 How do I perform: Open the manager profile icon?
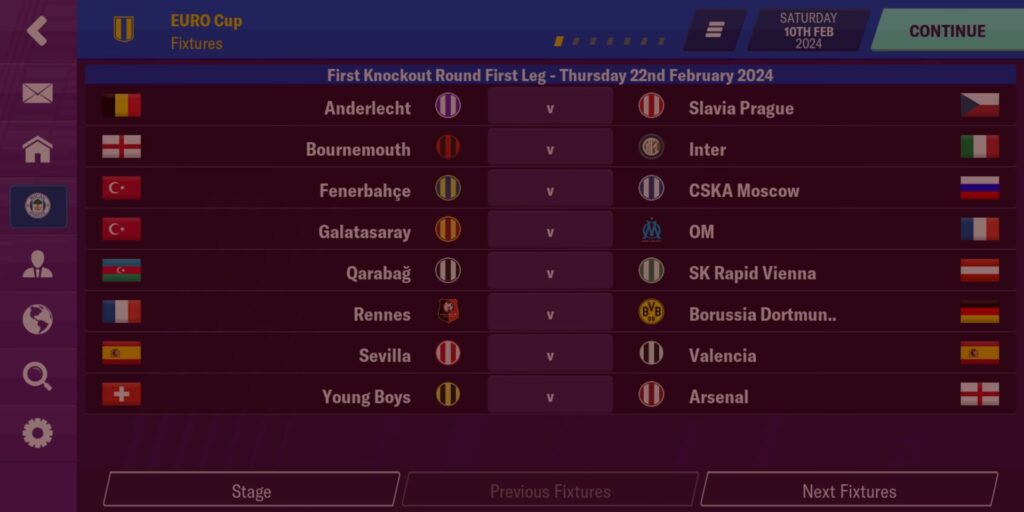(x=37, y=264)
